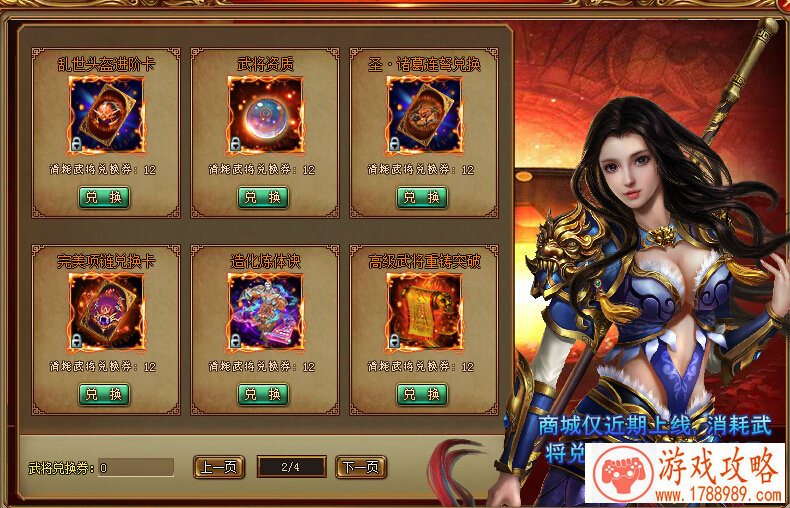Select the 武将资质 orb icon
The height and width of the screenshot is (508, 790).
264,115
